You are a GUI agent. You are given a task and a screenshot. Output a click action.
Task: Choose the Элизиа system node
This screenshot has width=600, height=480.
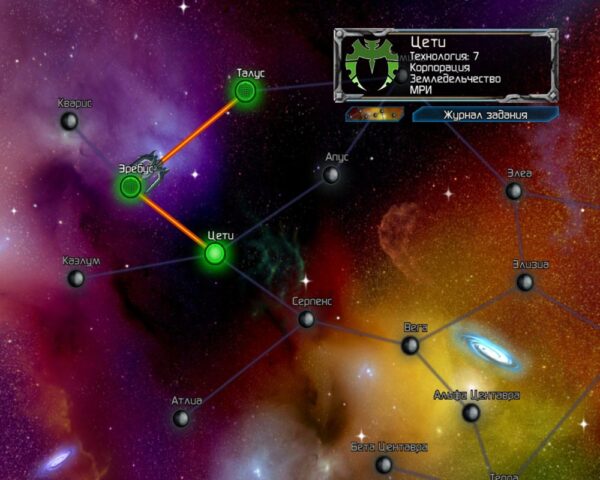pyautogui.click(x=525, y=282)
